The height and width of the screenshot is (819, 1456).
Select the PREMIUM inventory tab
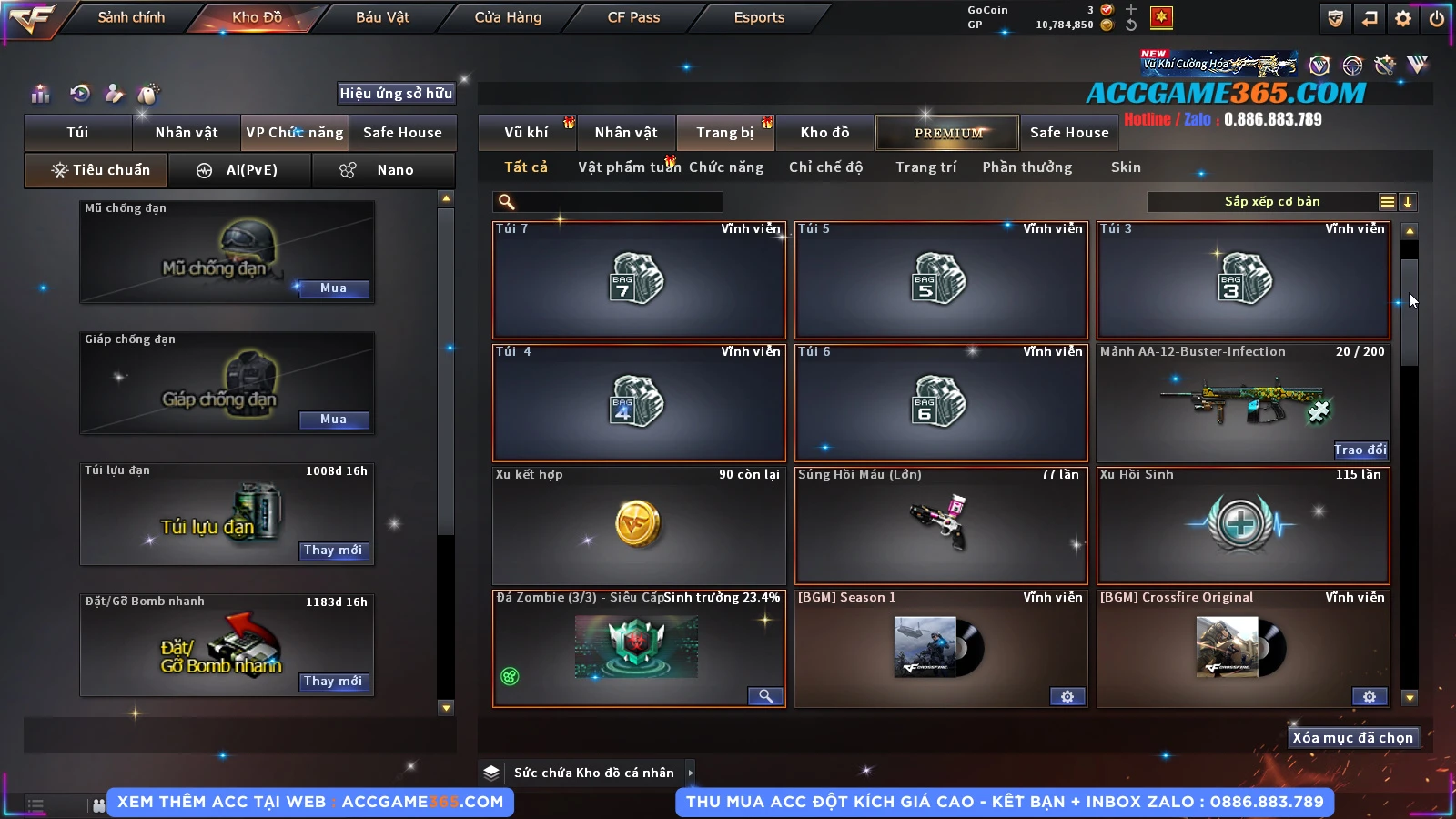pyautogui.click(x=948, y=133)
